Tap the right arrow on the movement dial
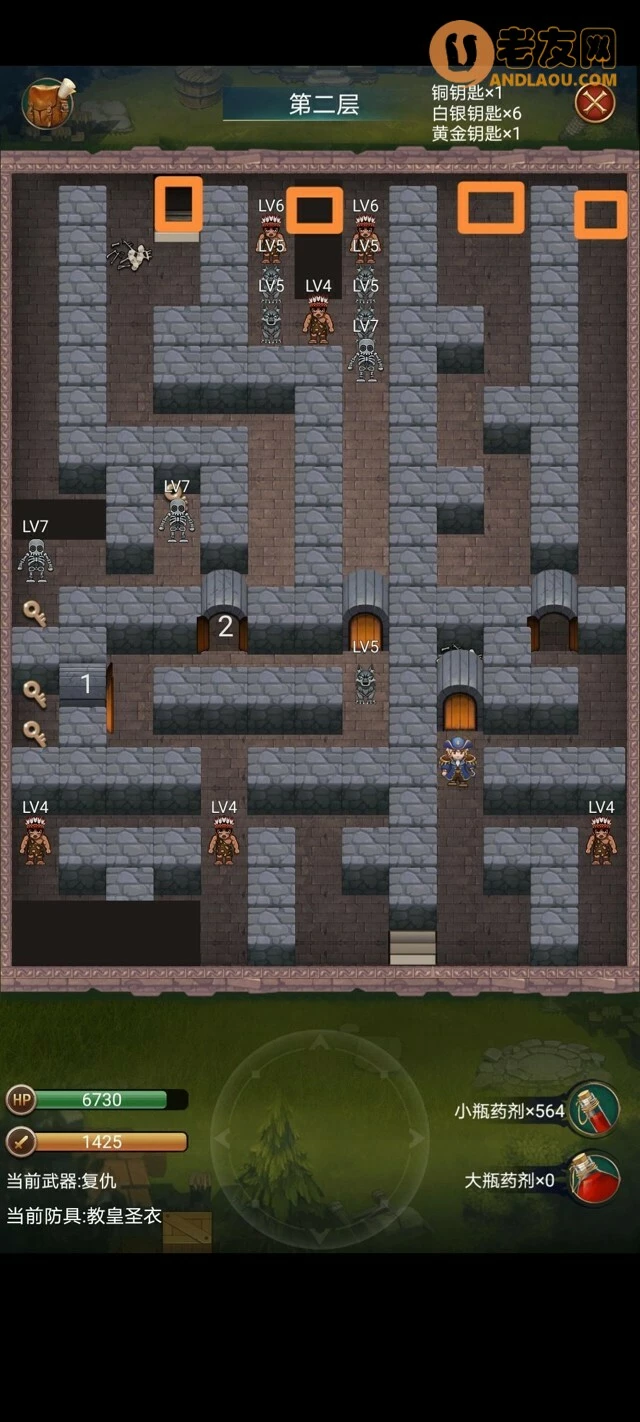Image resolution: width=640 pixels, height=1422 pixels. tap(415, 1139)
